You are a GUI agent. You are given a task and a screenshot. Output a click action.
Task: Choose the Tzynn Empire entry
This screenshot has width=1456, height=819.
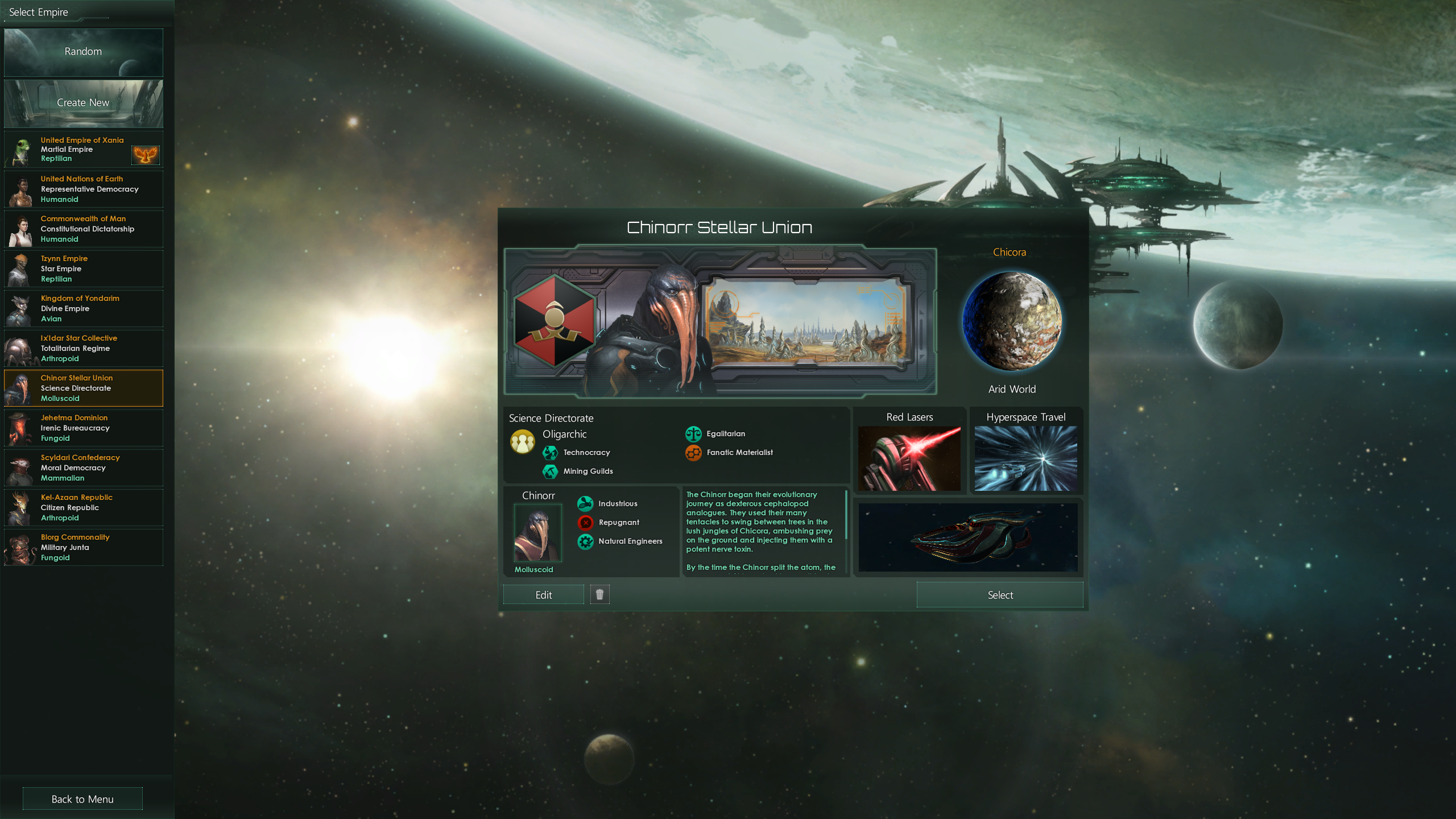83,269
